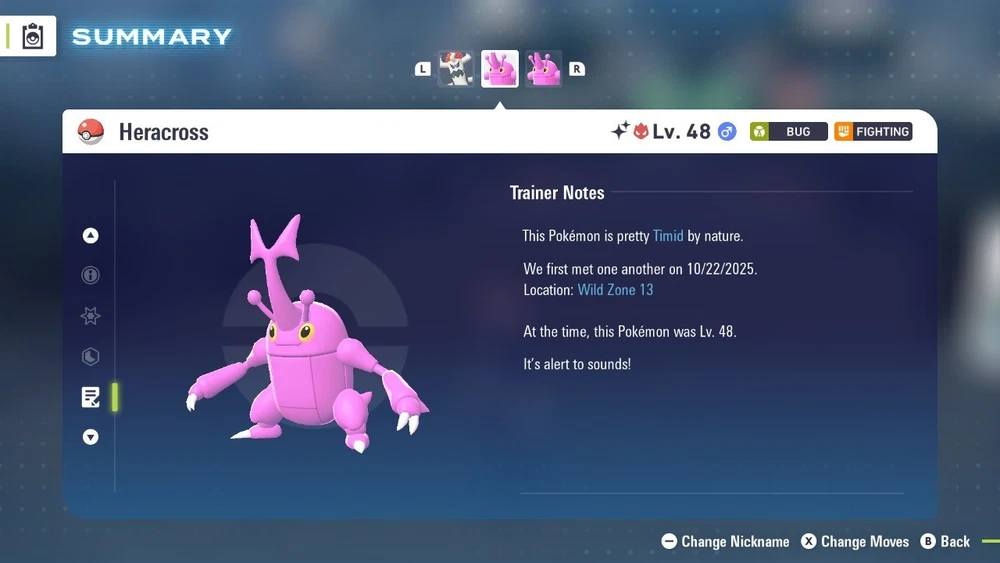This screenshot has height=563, width=1000.
Task: Switch to the star-shaped page tab
Action: [x=91, y=316]
